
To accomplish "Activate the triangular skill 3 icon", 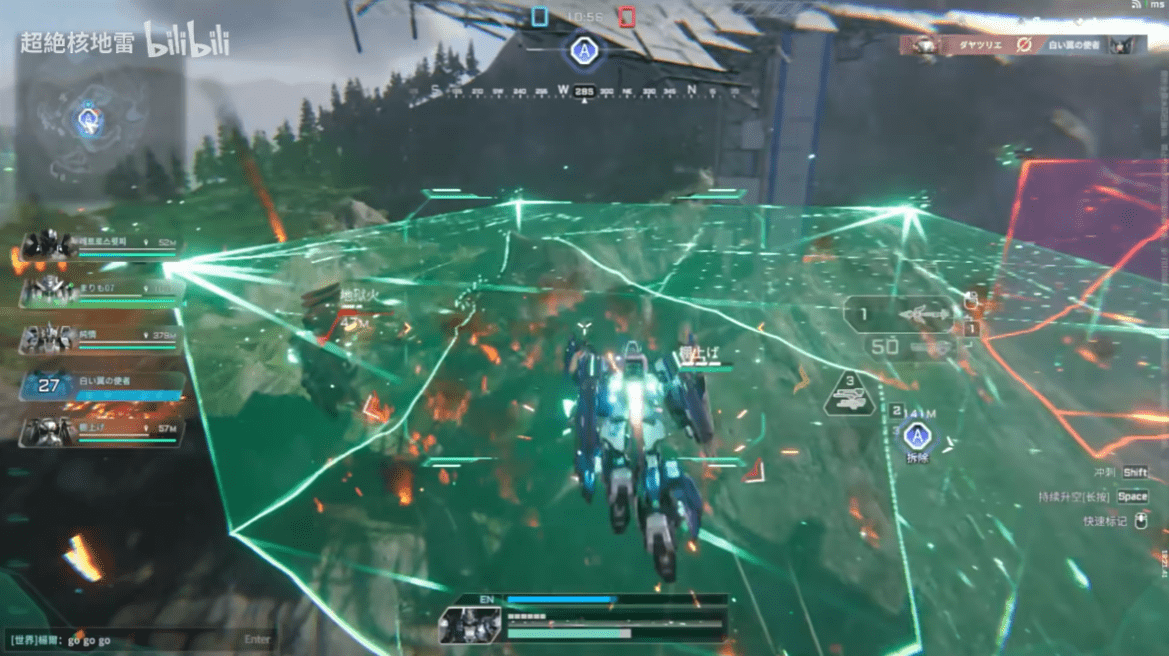I will [849, 396].
